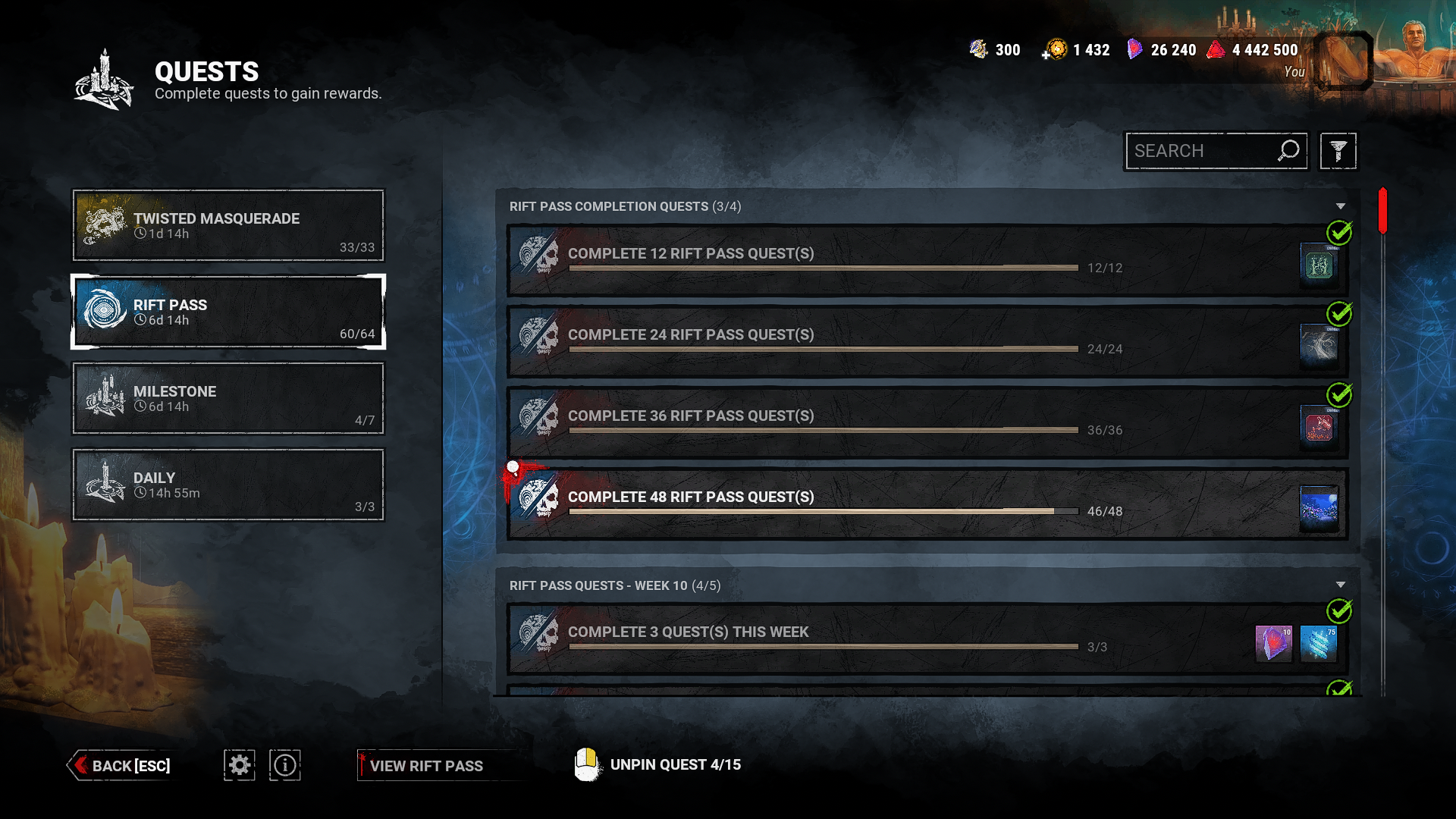The height and width of the screenshot is (819, 1456).
Task: Click the Bloodpoints currency icon
Action: point(1216,49)
